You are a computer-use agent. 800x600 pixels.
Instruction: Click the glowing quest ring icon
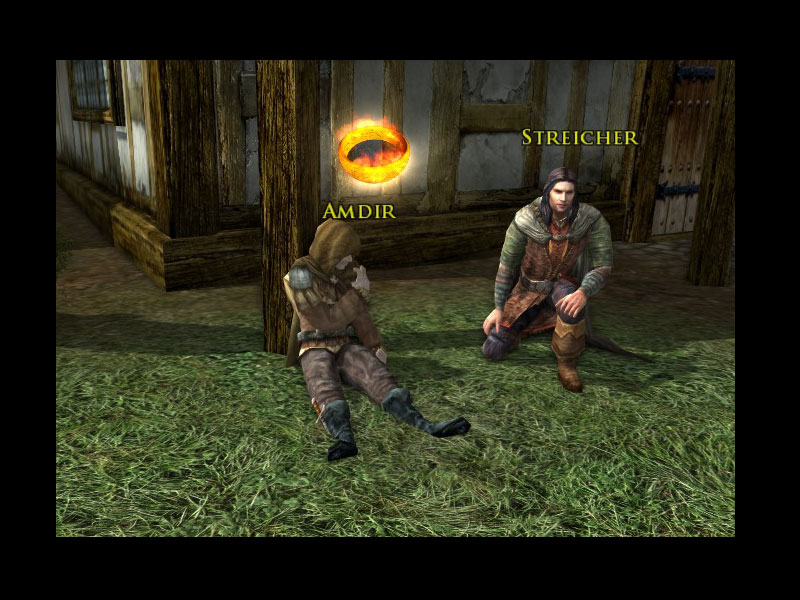coord(373,152)
